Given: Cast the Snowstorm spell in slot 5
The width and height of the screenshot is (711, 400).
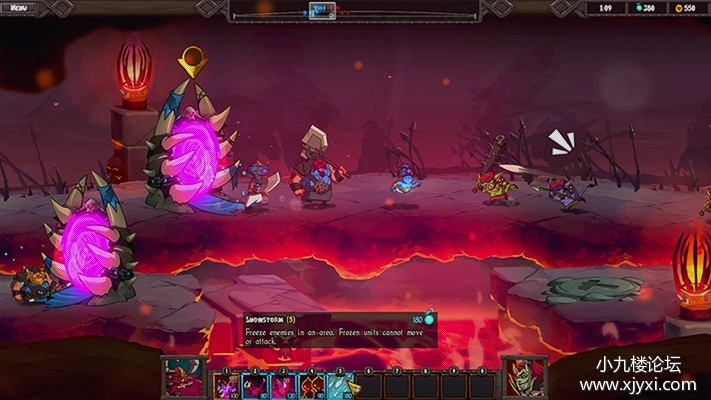Looking at the screenshot, I should pyautogui.click(x=341, y=384).
